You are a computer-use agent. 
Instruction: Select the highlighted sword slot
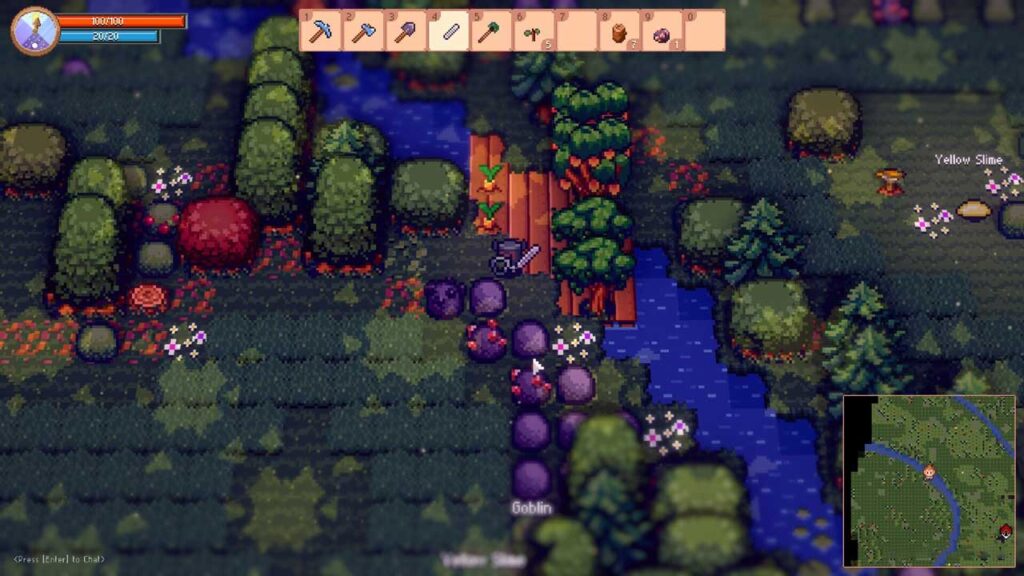(x=449, y=31)
